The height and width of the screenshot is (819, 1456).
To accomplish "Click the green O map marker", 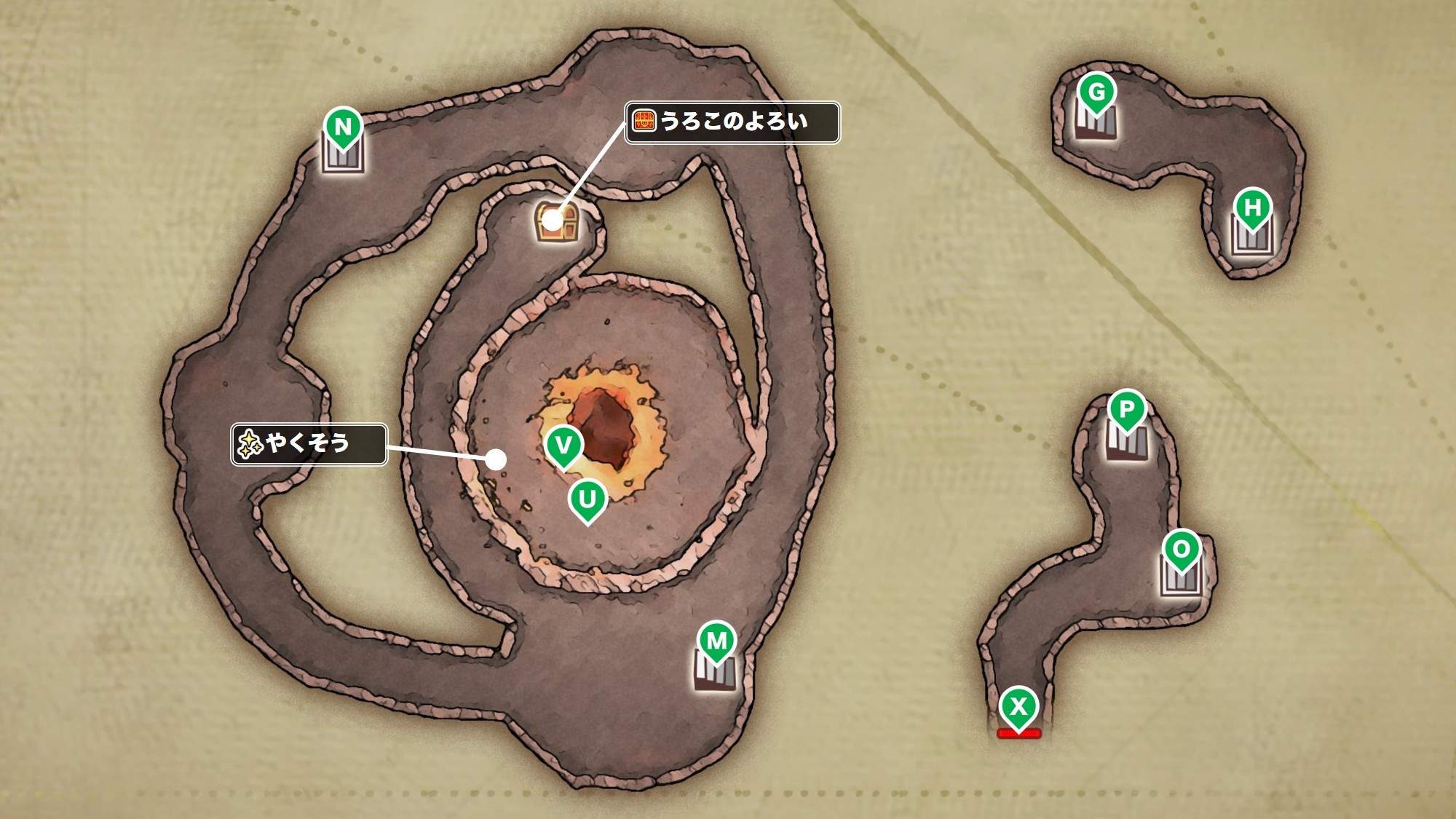I will pos(1181,550).
